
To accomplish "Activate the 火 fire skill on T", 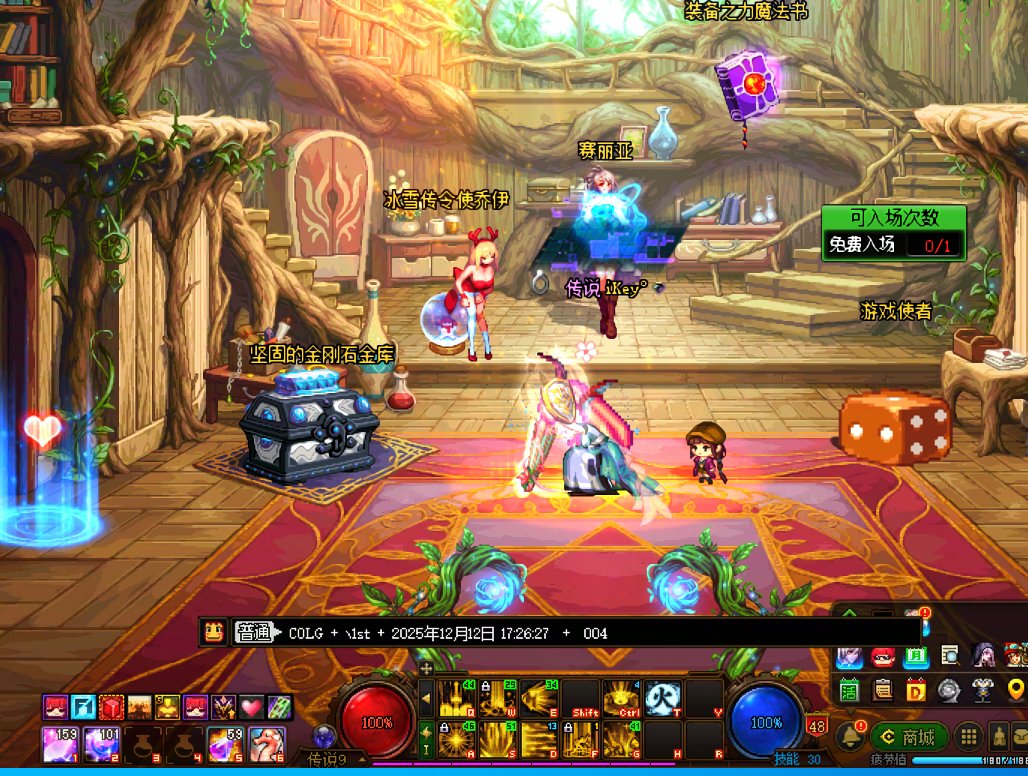I will coord(662,698).
